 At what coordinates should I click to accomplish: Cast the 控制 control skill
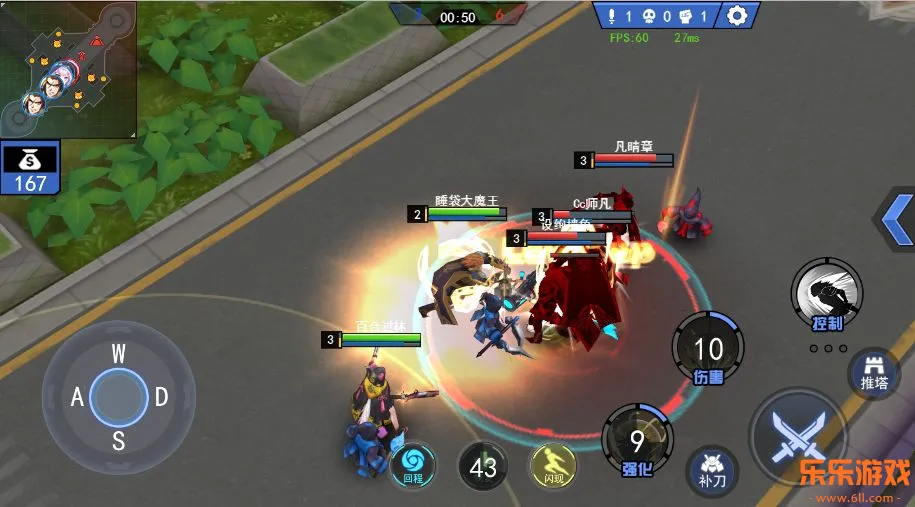tap(827, 294)
